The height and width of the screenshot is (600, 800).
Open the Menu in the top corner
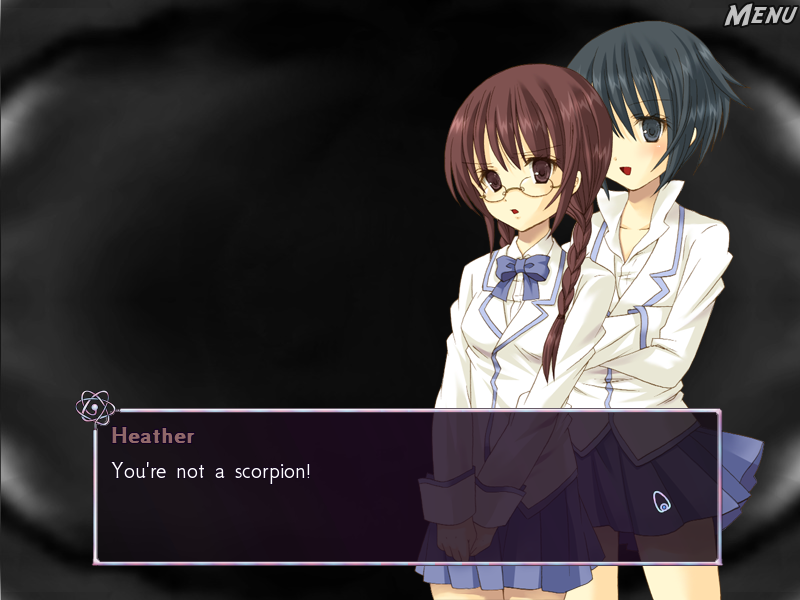(x=759, y=16)
